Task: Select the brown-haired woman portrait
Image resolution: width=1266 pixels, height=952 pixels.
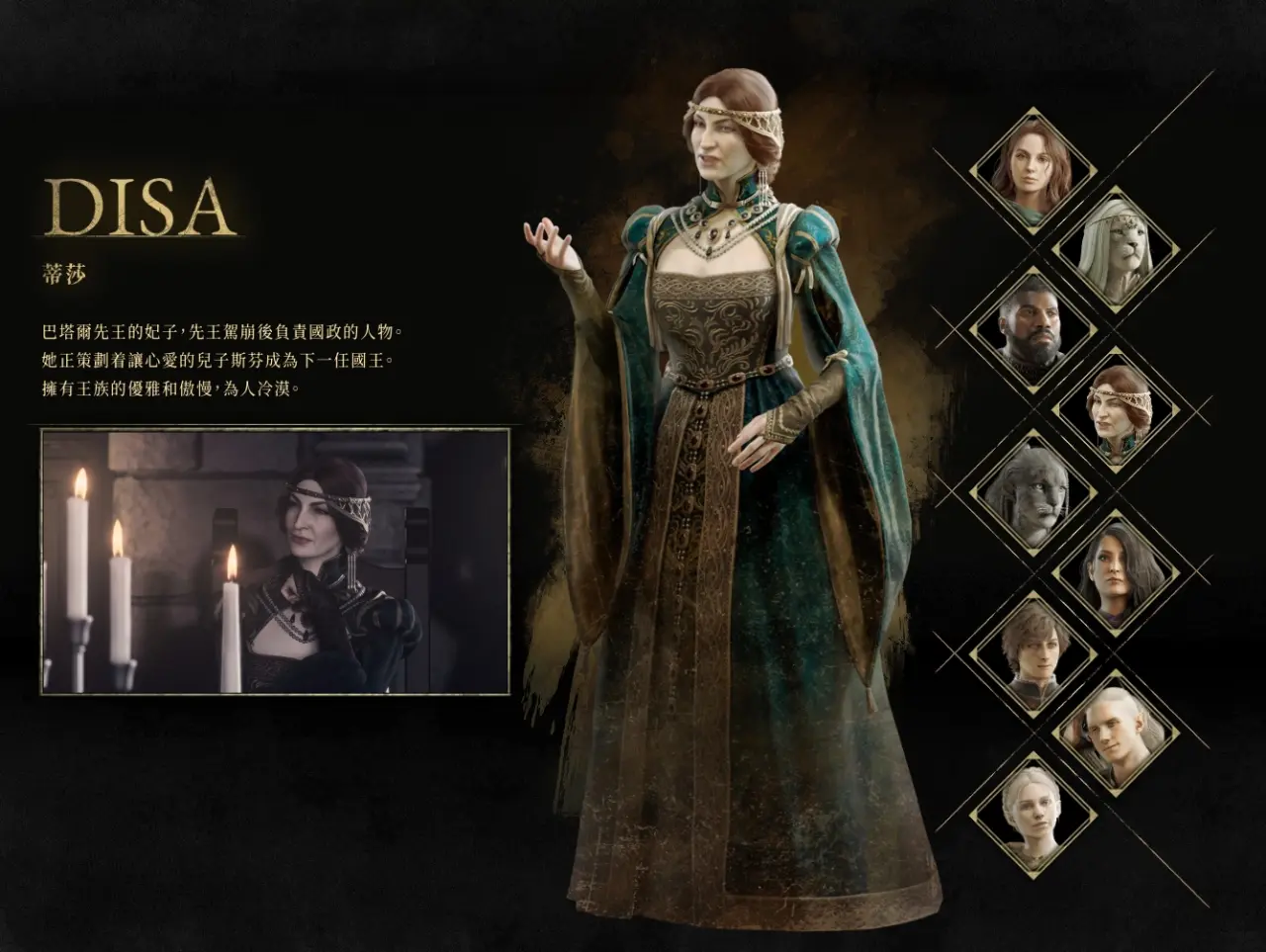Action: click(1034, 167)
